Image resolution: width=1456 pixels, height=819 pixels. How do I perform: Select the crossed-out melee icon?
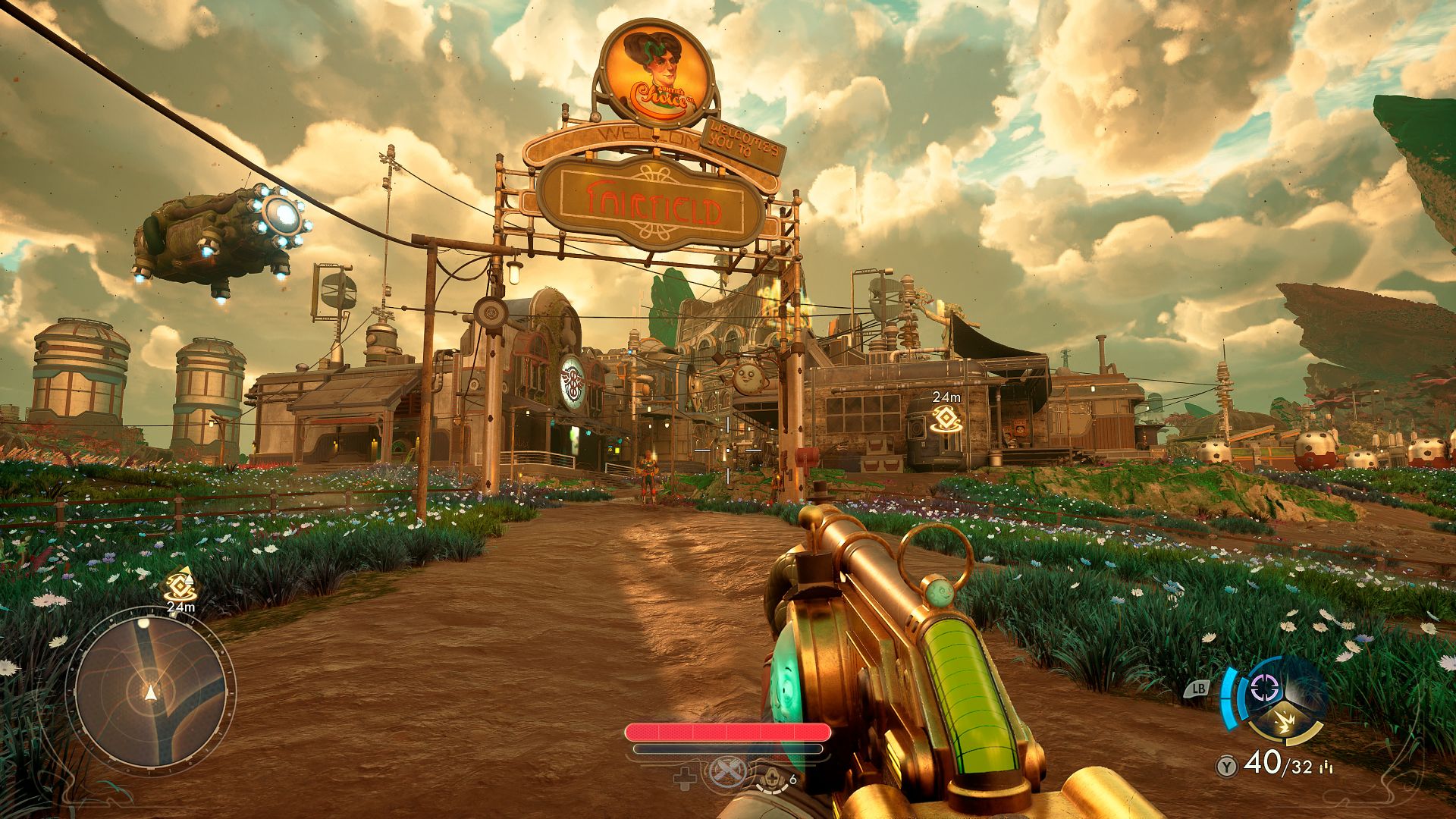click(726, 773)
